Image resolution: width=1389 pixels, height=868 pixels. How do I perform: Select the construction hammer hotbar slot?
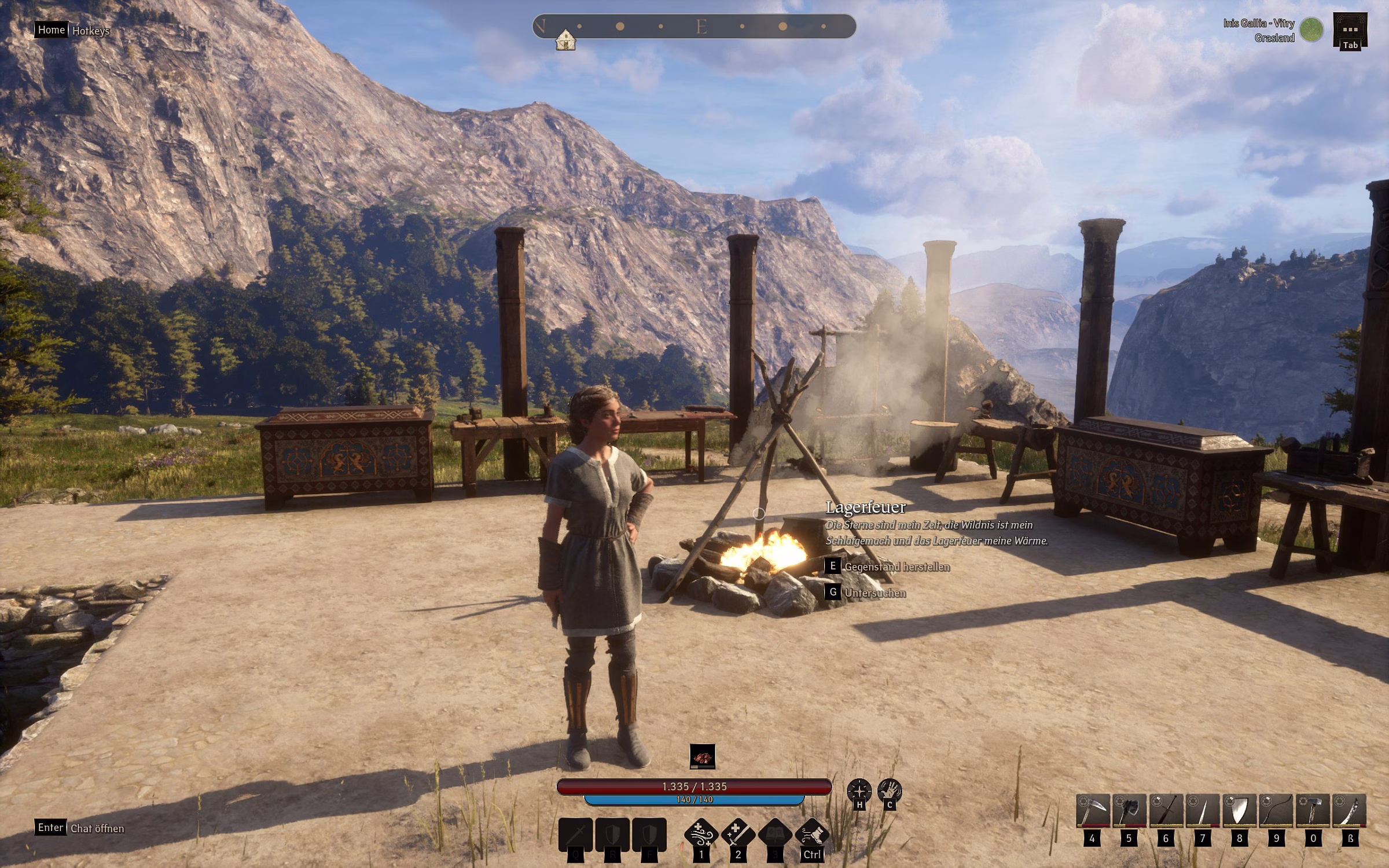coord(1313,811)
